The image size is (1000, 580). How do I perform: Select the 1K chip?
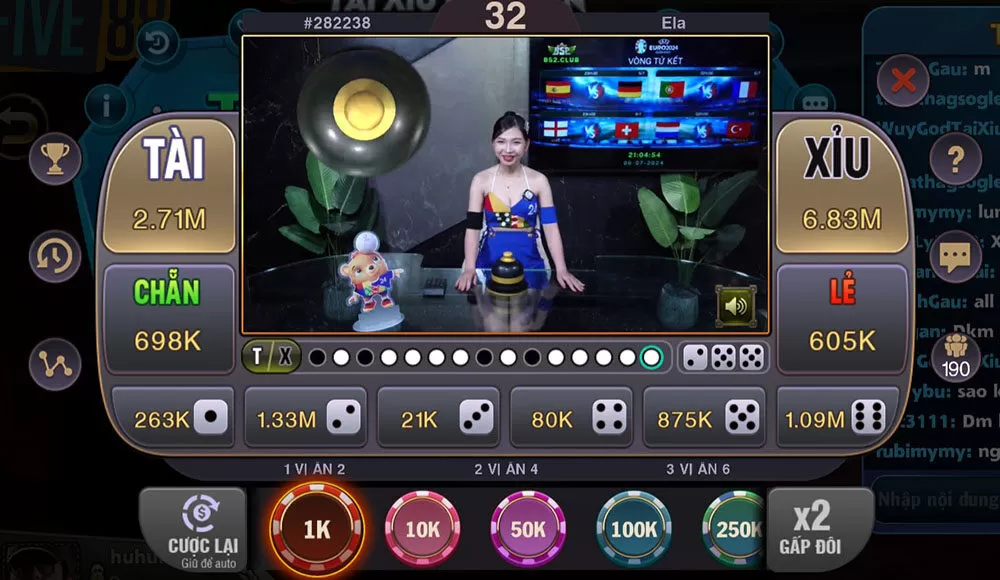tap(317, 530)
